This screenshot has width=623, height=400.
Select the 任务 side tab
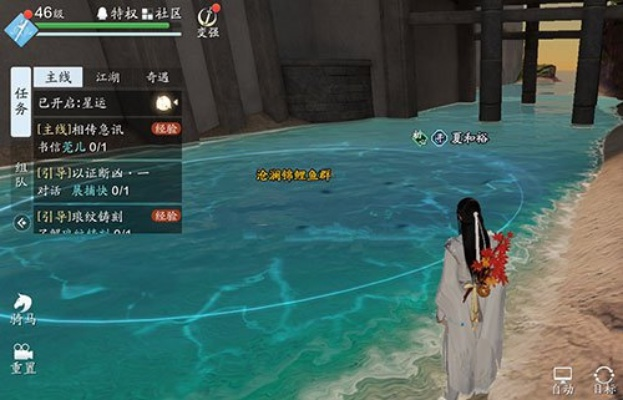pos(20,101)
